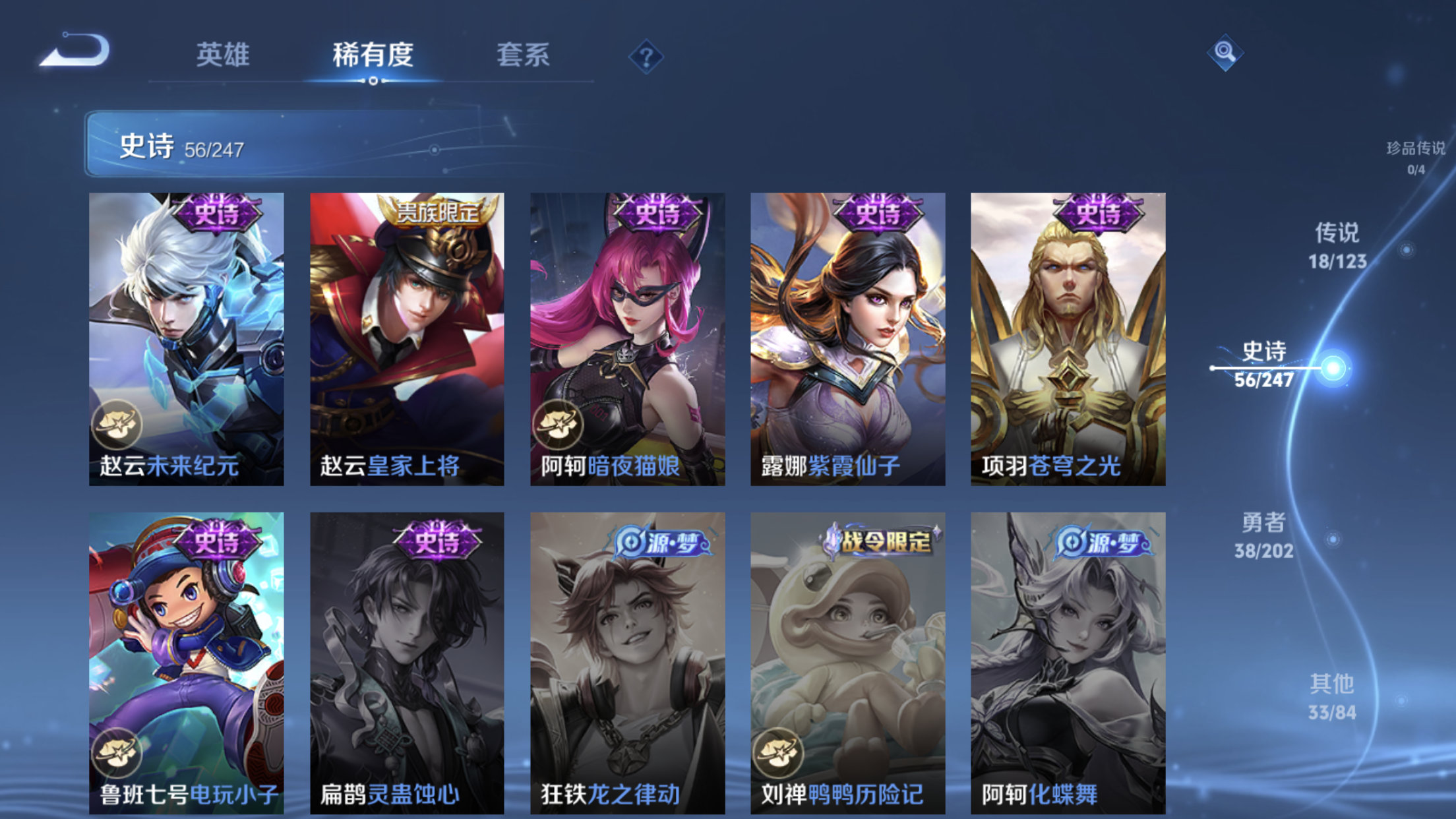Select the 史诗 rarity marker in the sidebar
1456x819 pixels.
1264,365
